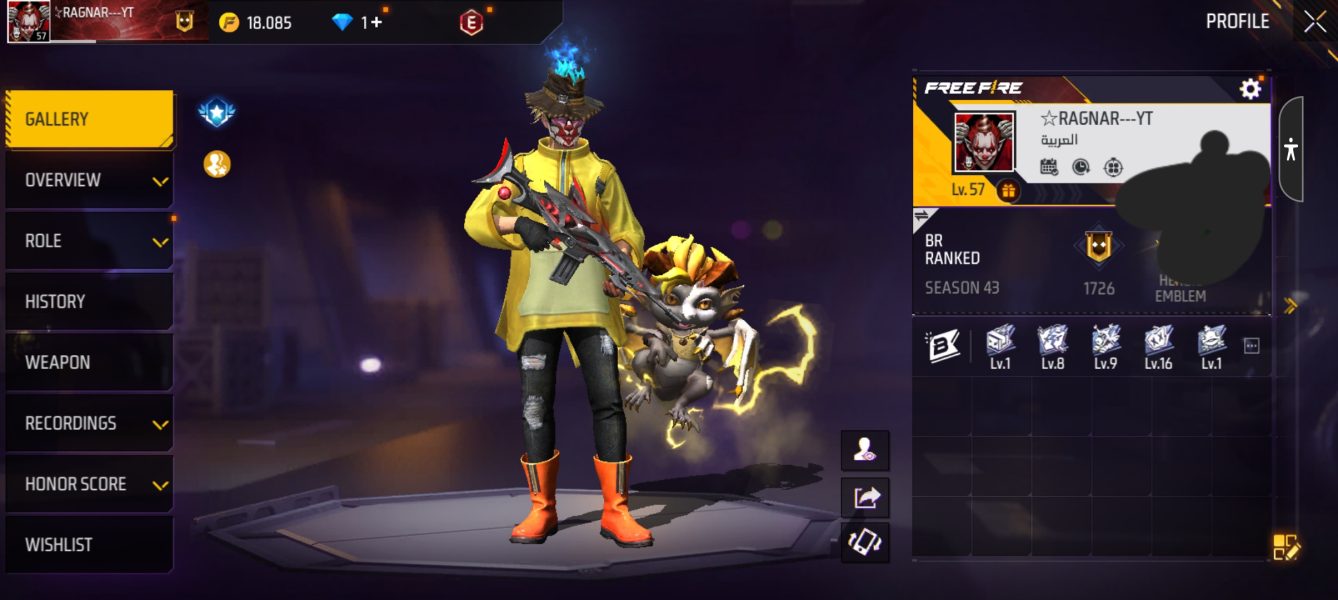
Task: Open the yellow edit layout icon
Action: 1285,547
